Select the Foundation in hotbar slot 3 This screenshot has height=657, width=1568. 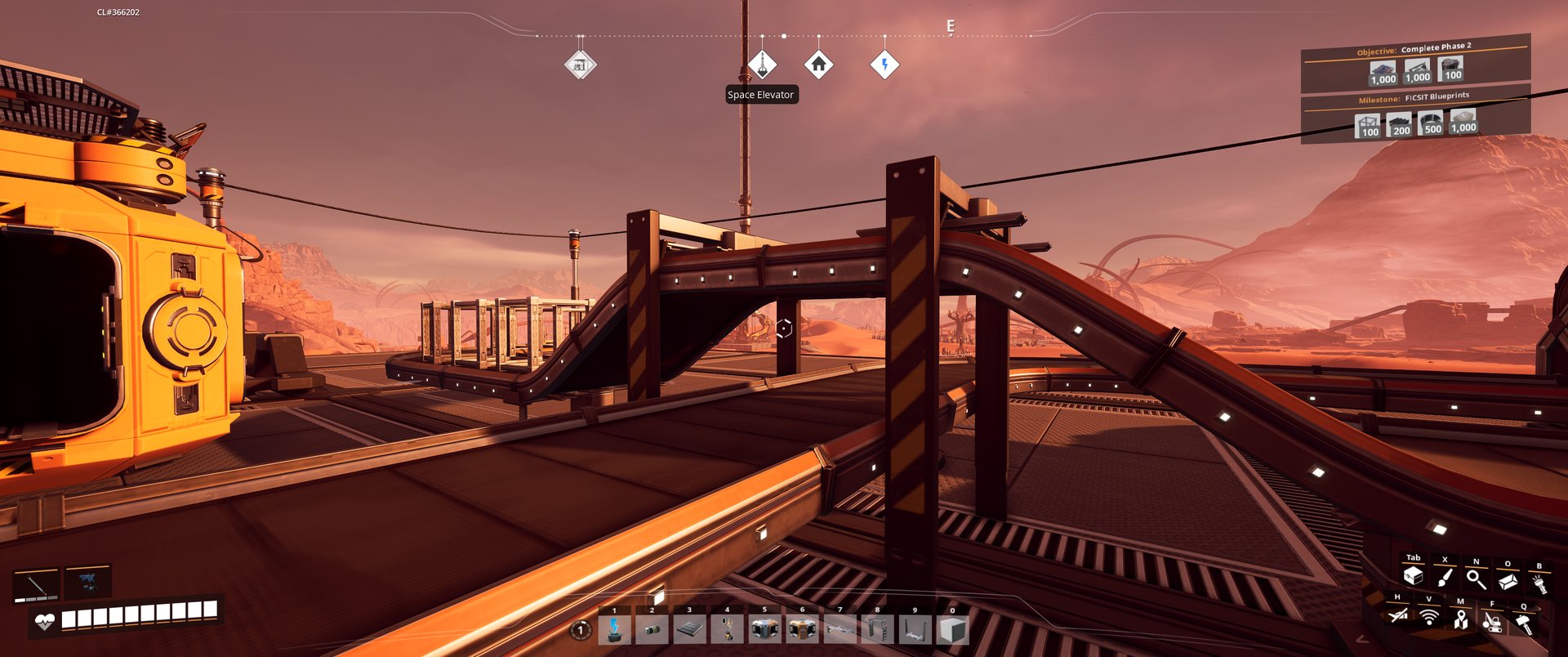(x=689, y=629)
